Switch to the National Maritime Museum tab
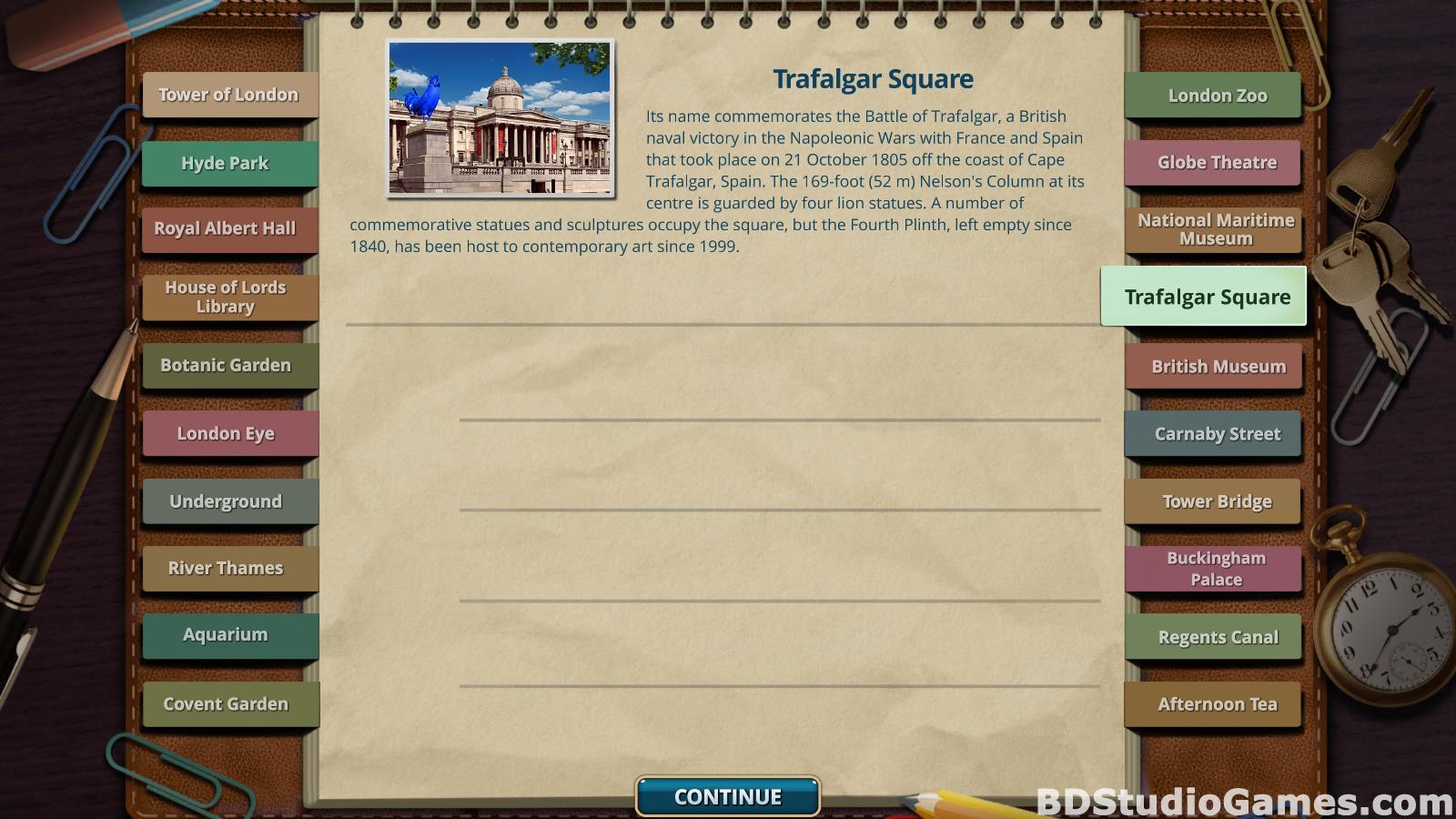Image resolution: width=1456 pixels, height=819 pixels. pos(1216,229)
